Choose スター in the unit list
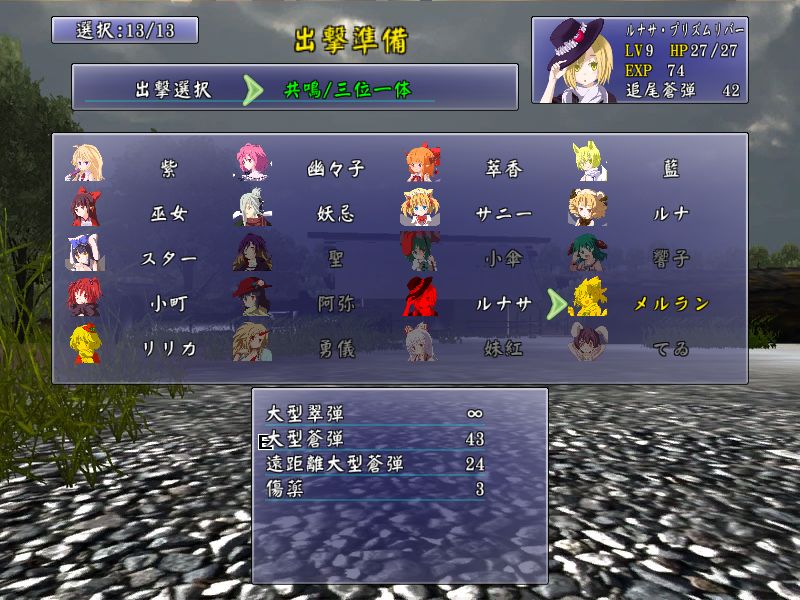This screenshot has width=800, height=600. tap(167, 258)
